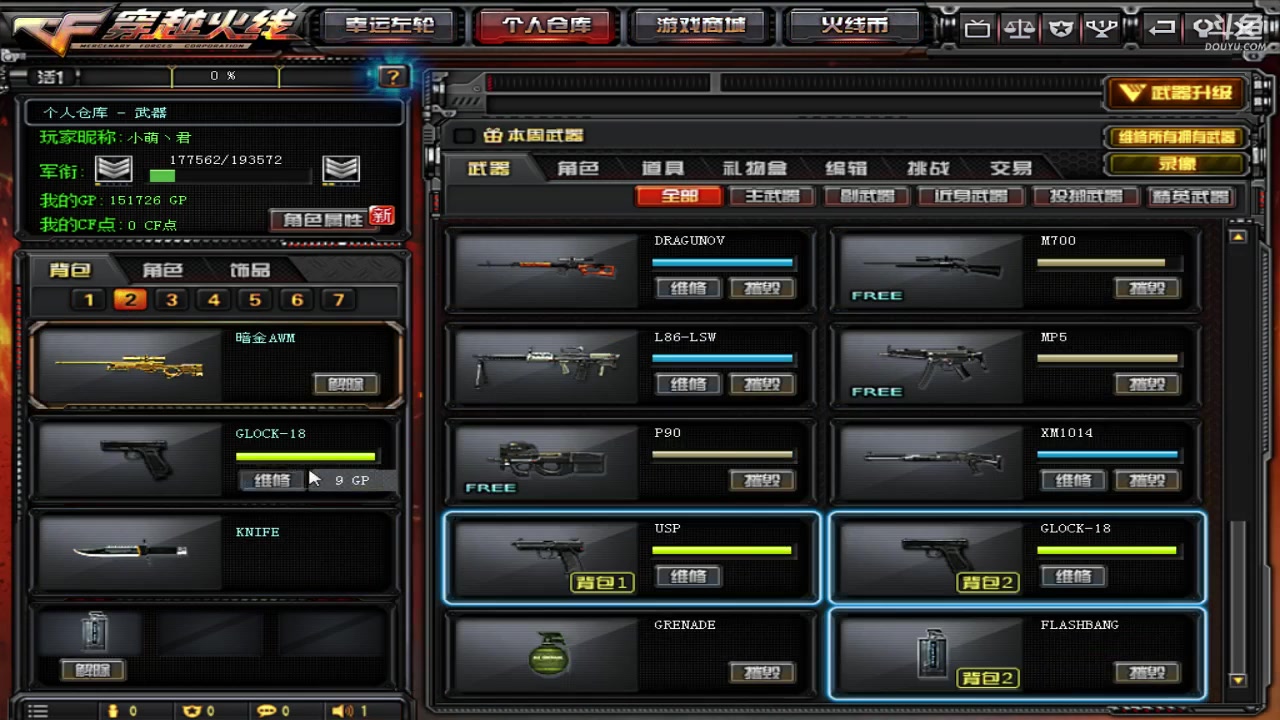Click the return arrow icon at top right
Viewport: 1280px width, 720px height.
coord(1160,28)
